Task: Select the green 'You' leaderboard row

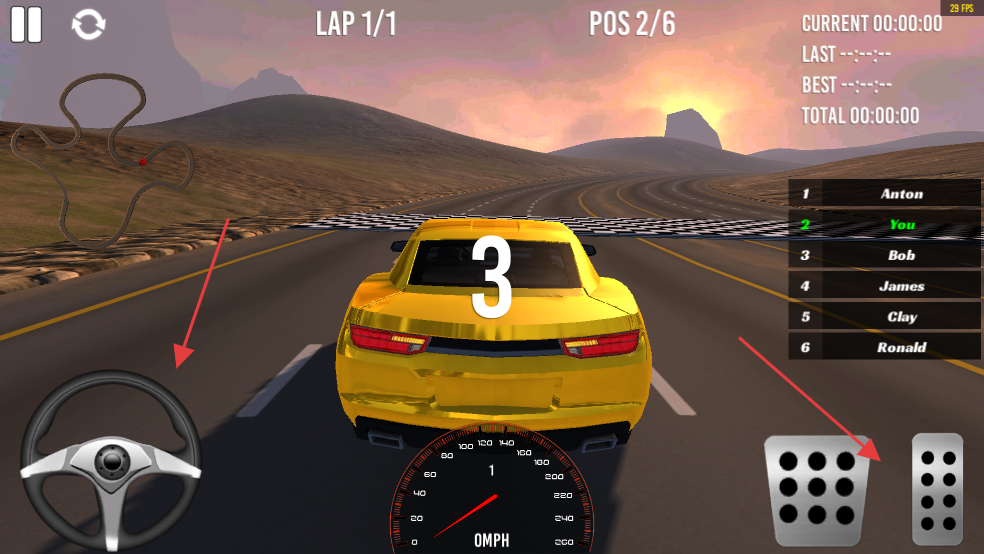Action: [884, 225]
